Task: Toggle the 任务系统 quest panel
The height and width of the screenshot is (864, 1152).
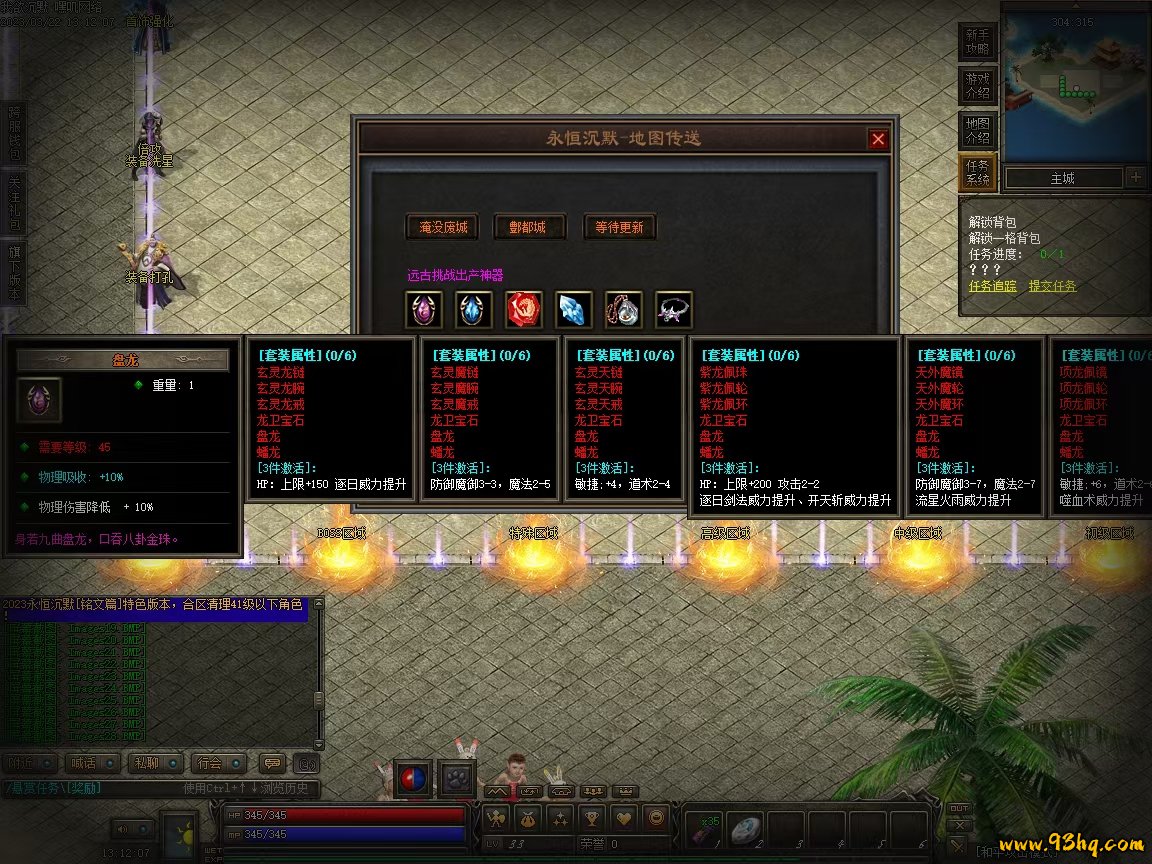Action: 977,173
